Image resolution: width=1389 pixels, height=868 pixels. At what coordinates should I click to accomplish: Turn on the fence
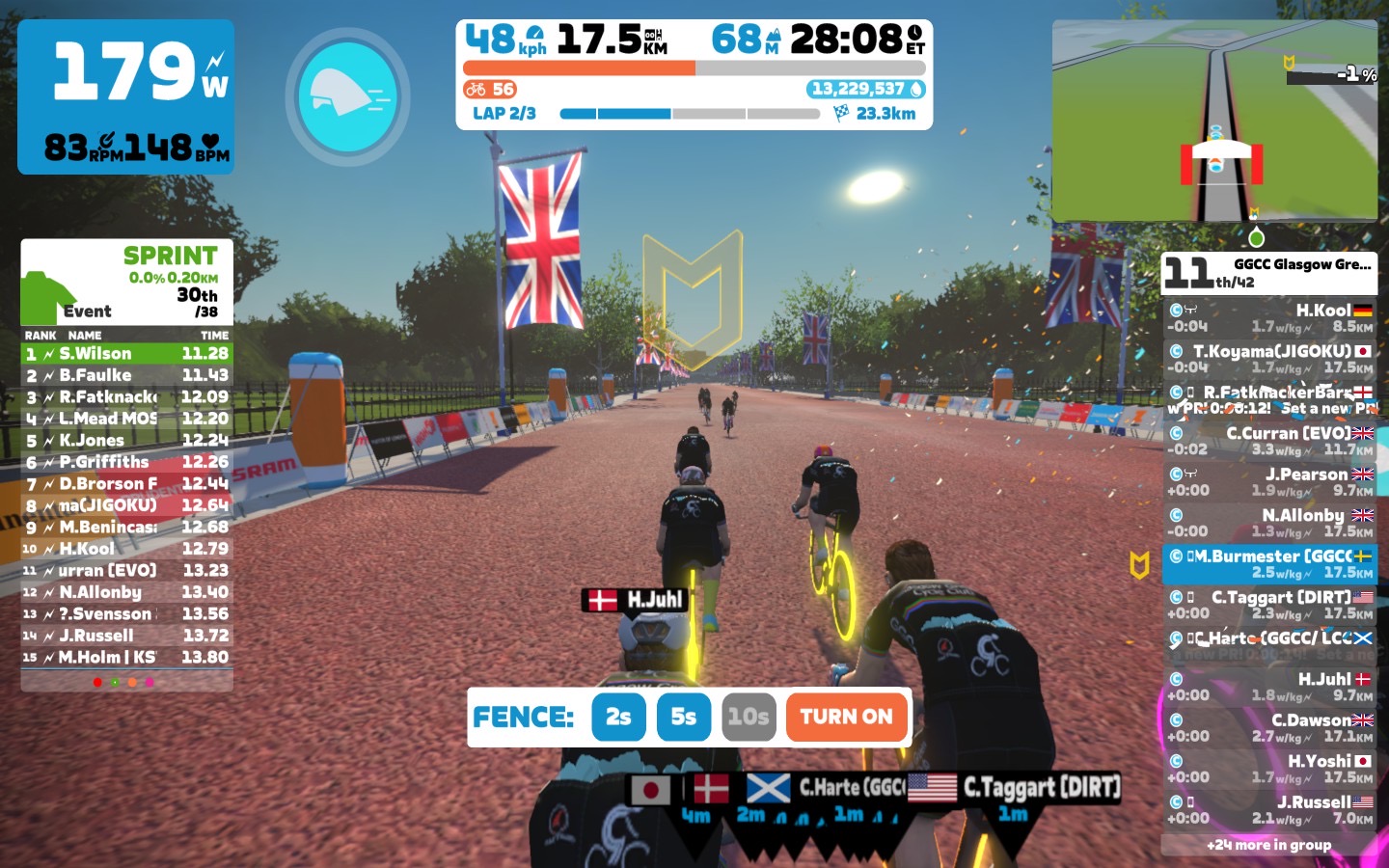click(x=846, y=717)
